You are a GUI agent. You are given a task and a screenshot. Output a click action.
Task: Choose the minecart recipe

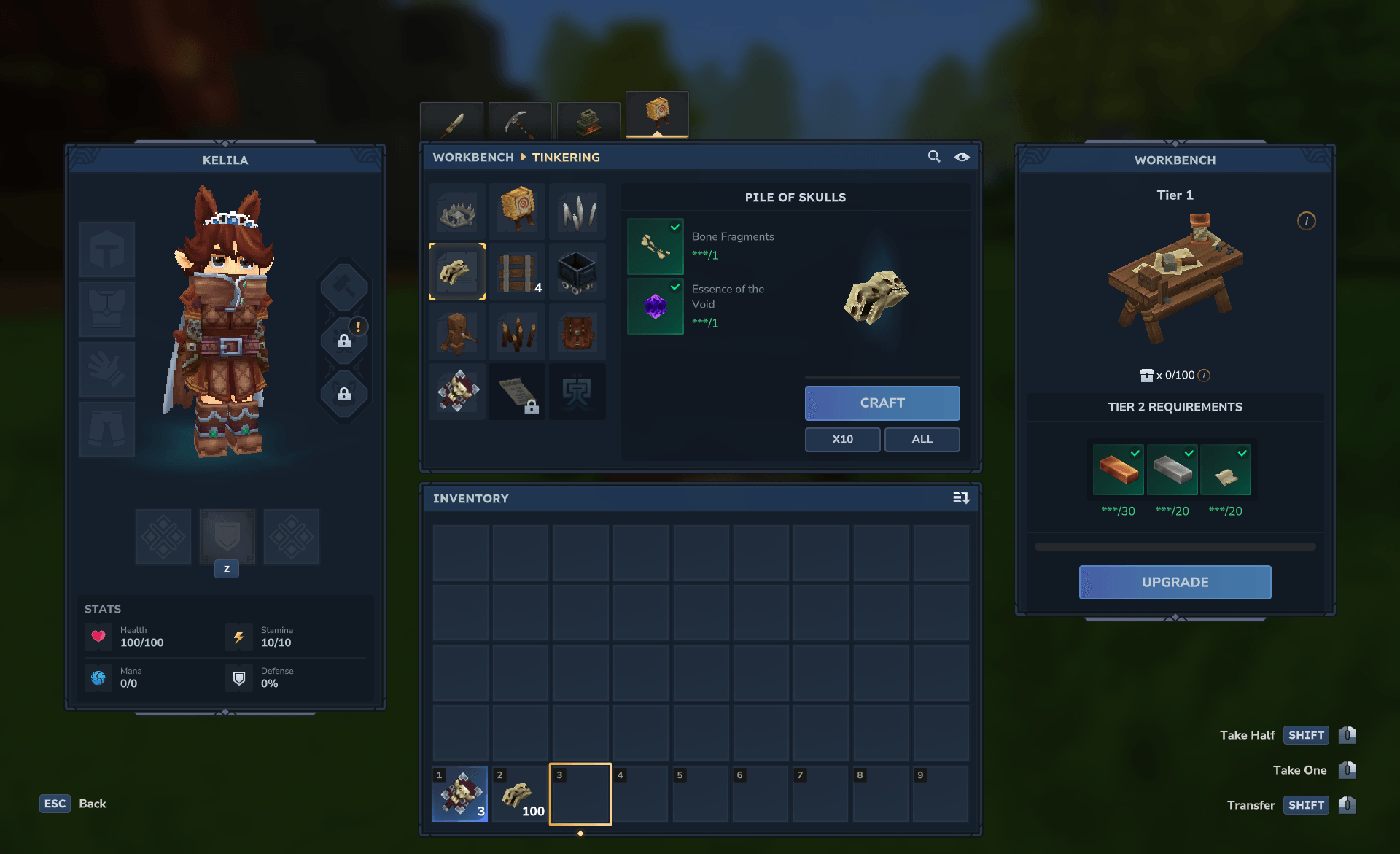[x=577, y=272]
